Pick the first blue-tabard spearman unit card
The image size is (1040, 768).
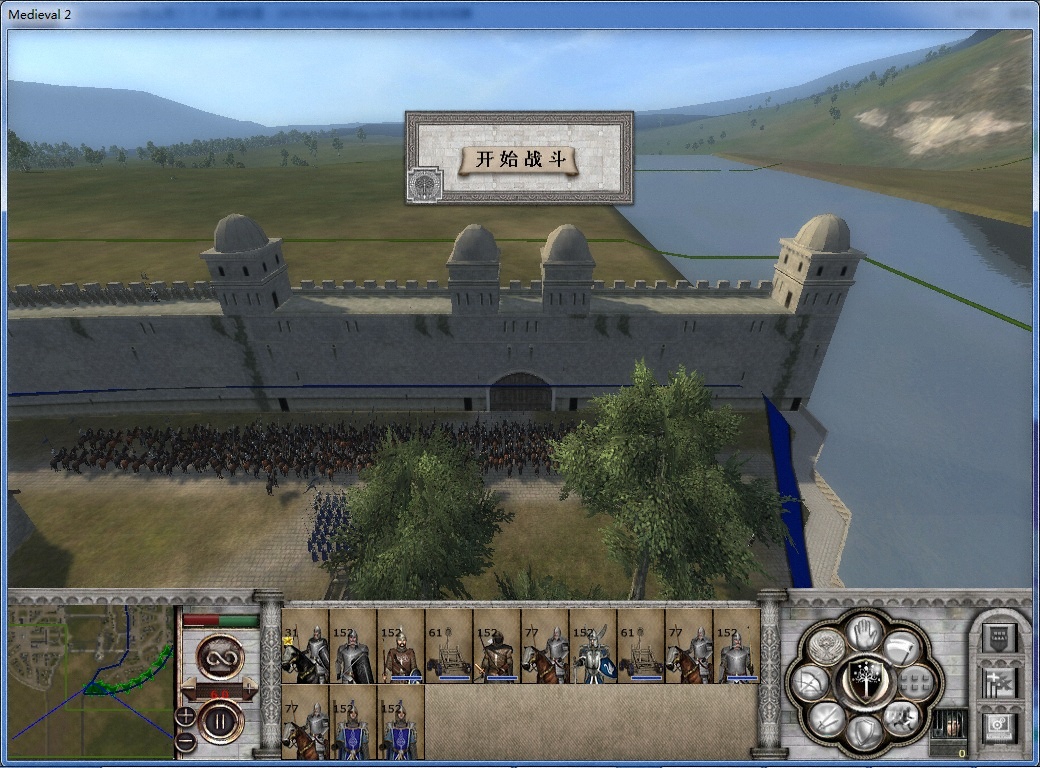tap(353, 722)
